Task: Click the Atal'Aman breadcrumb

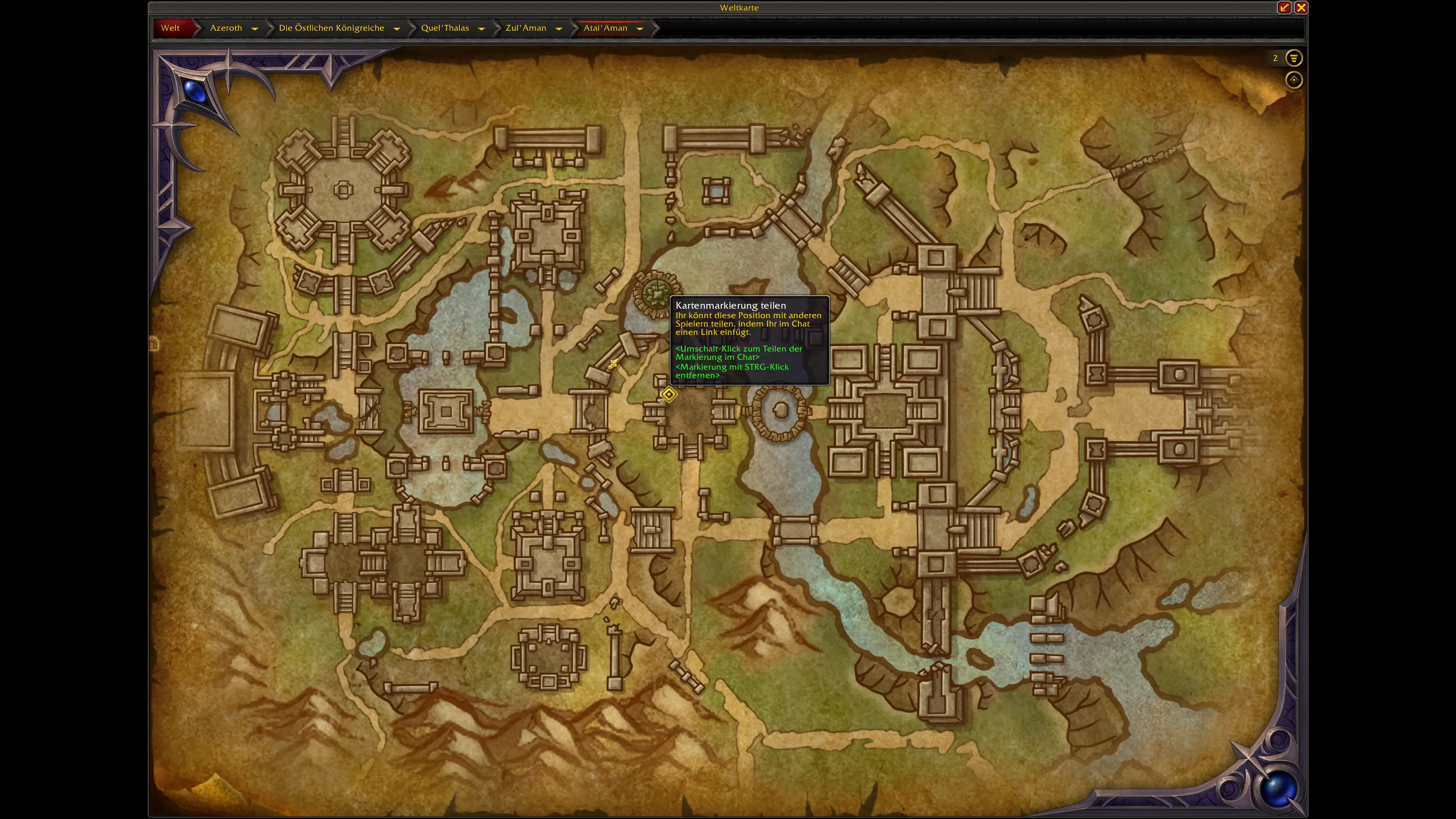Action: 606,28
